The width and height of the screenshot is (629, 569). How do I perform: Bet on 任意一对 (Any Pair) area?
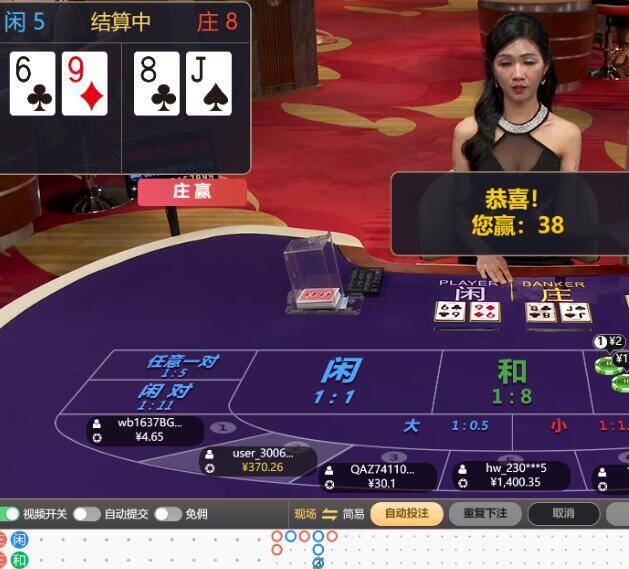pos(182,364)
